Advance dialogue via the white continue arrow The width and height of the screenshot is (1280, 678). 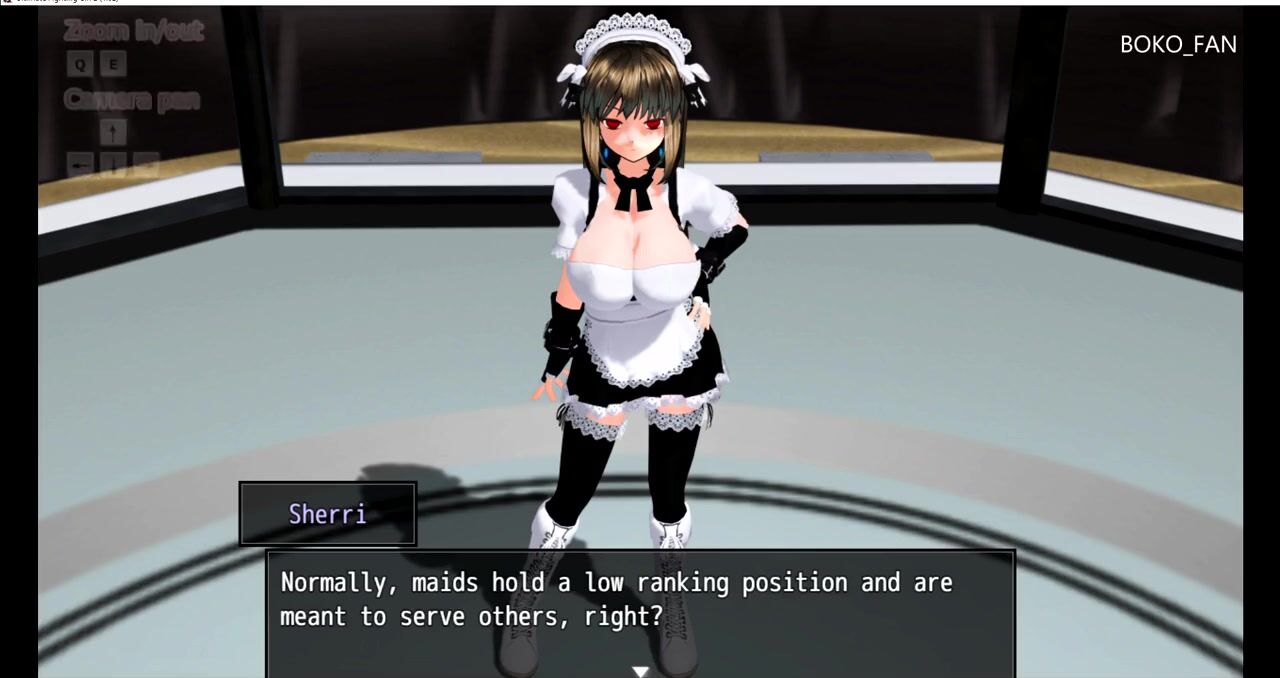640,671
